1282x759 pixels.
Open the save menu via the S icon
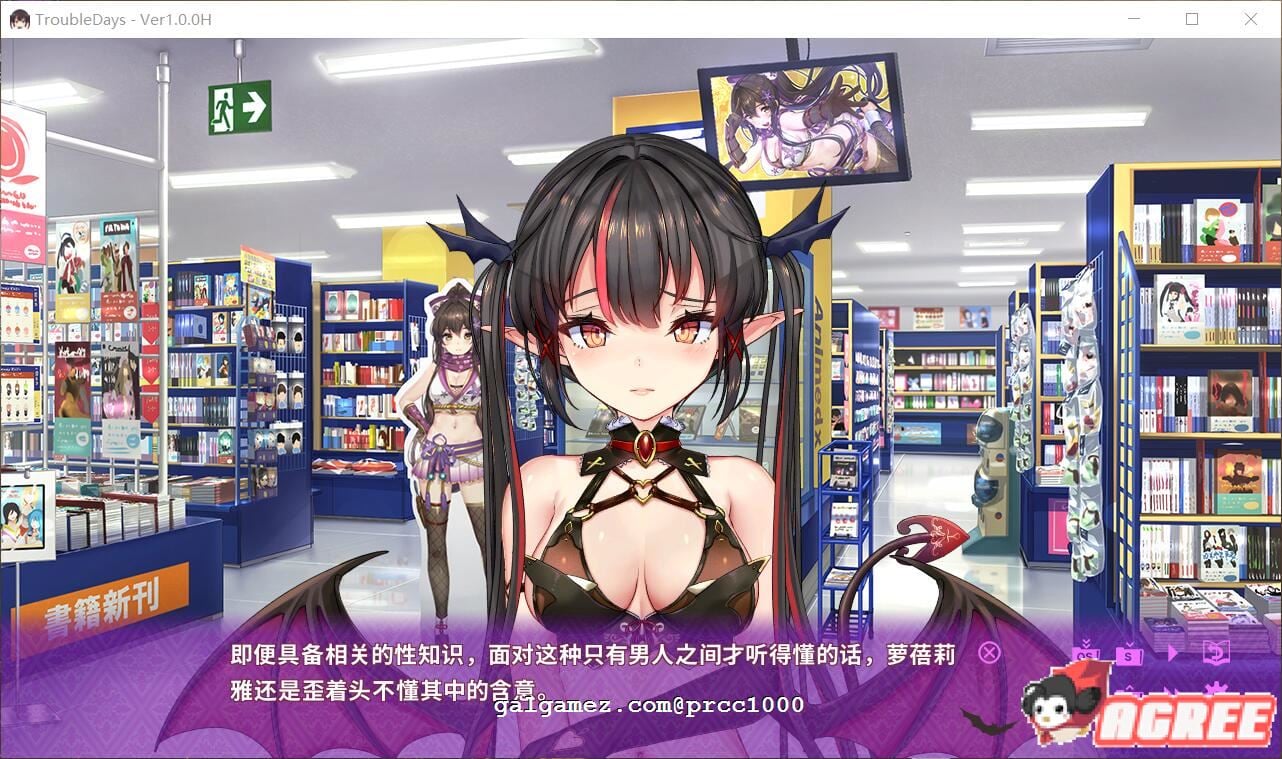pyautogui.click(x=1129, y=655)
